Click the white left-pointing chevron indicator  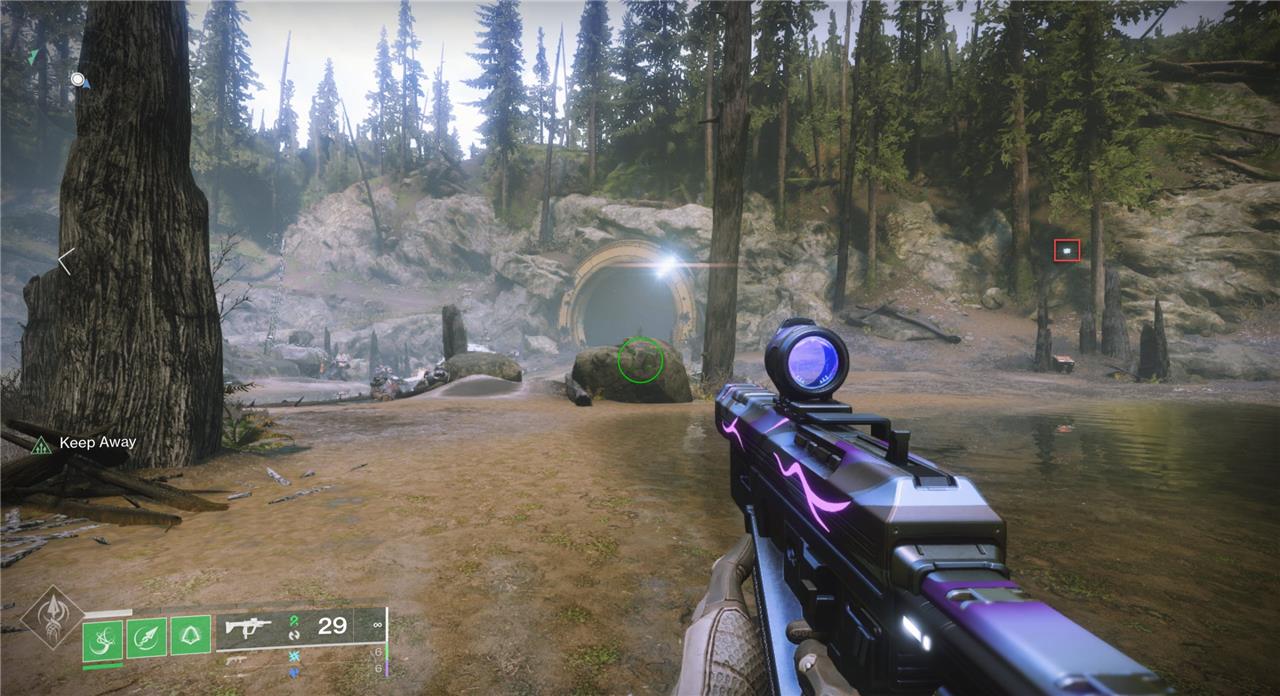pyautogui.click(x=65, y=262)
